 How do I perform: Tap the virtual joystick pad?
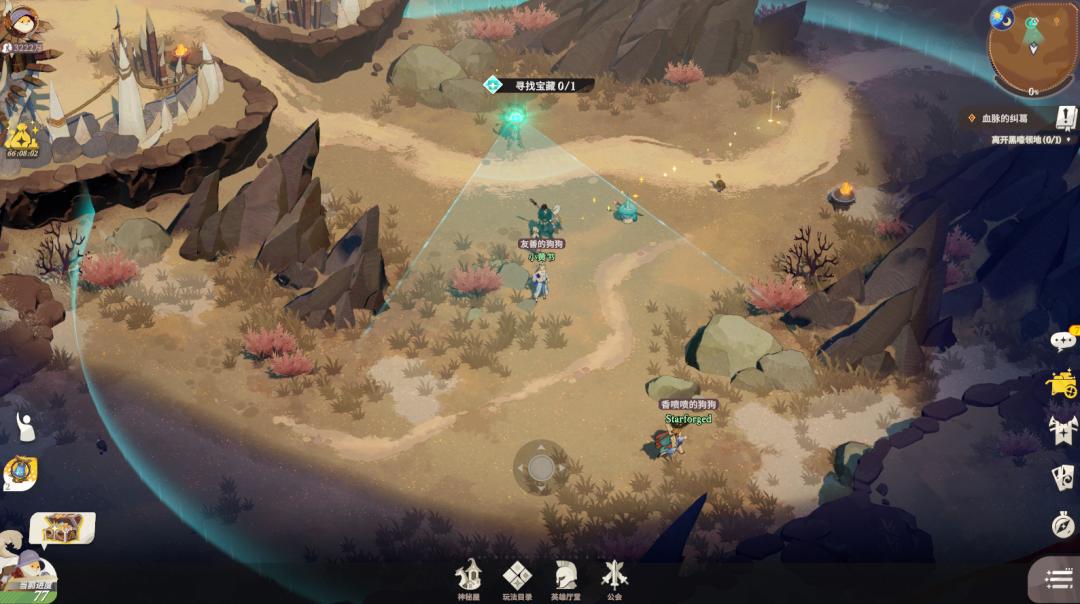point(541,467)
